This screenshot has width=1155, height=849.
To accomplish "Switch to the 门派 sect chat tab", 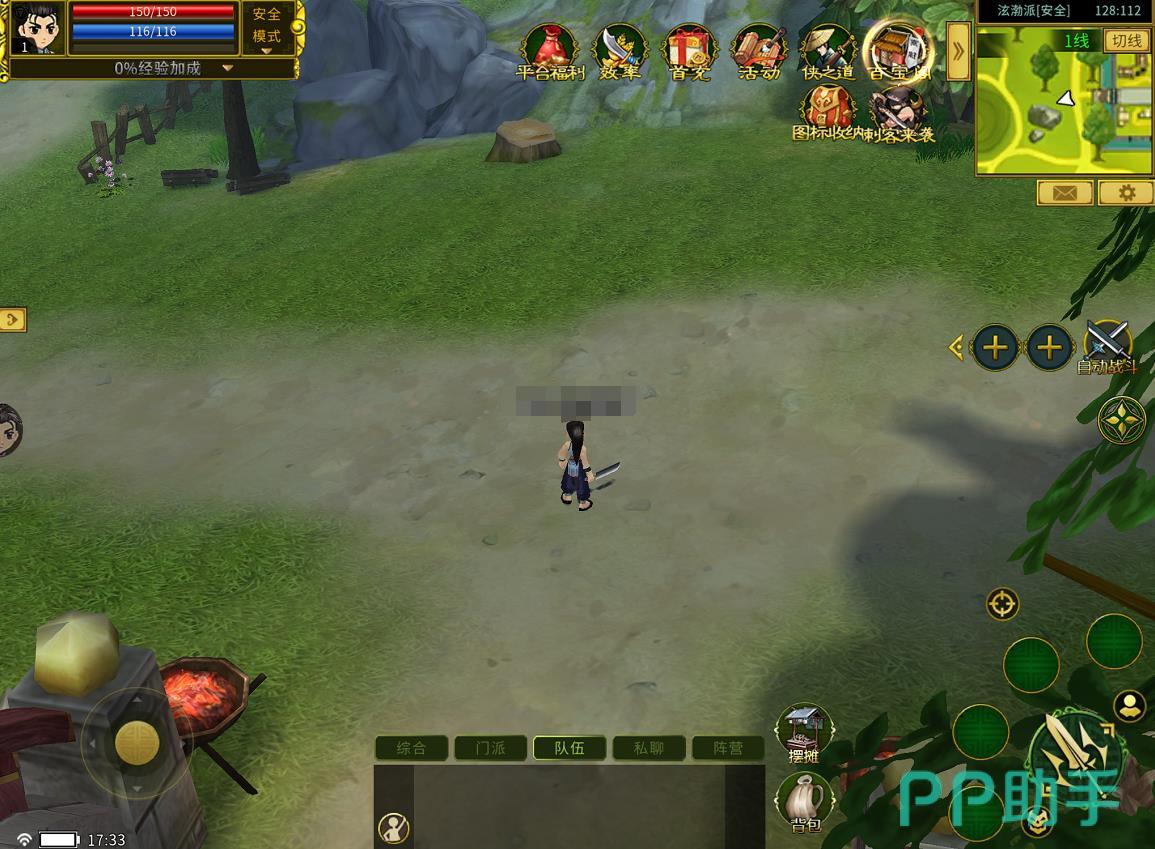I will (490, 748).
